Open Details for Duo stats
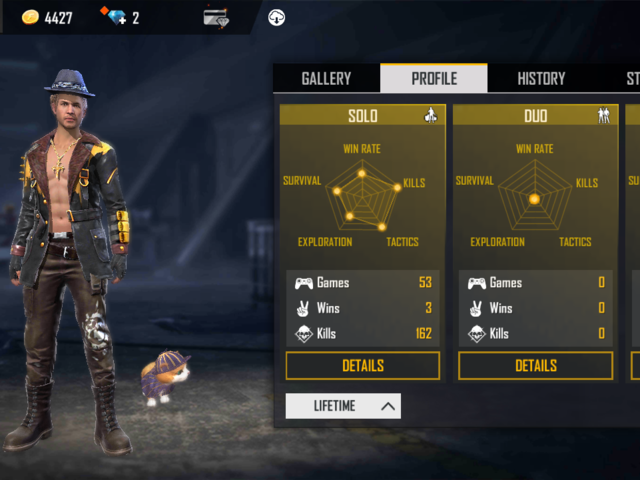The height and width of the screenshot is (480, 640). pos(535,366)
